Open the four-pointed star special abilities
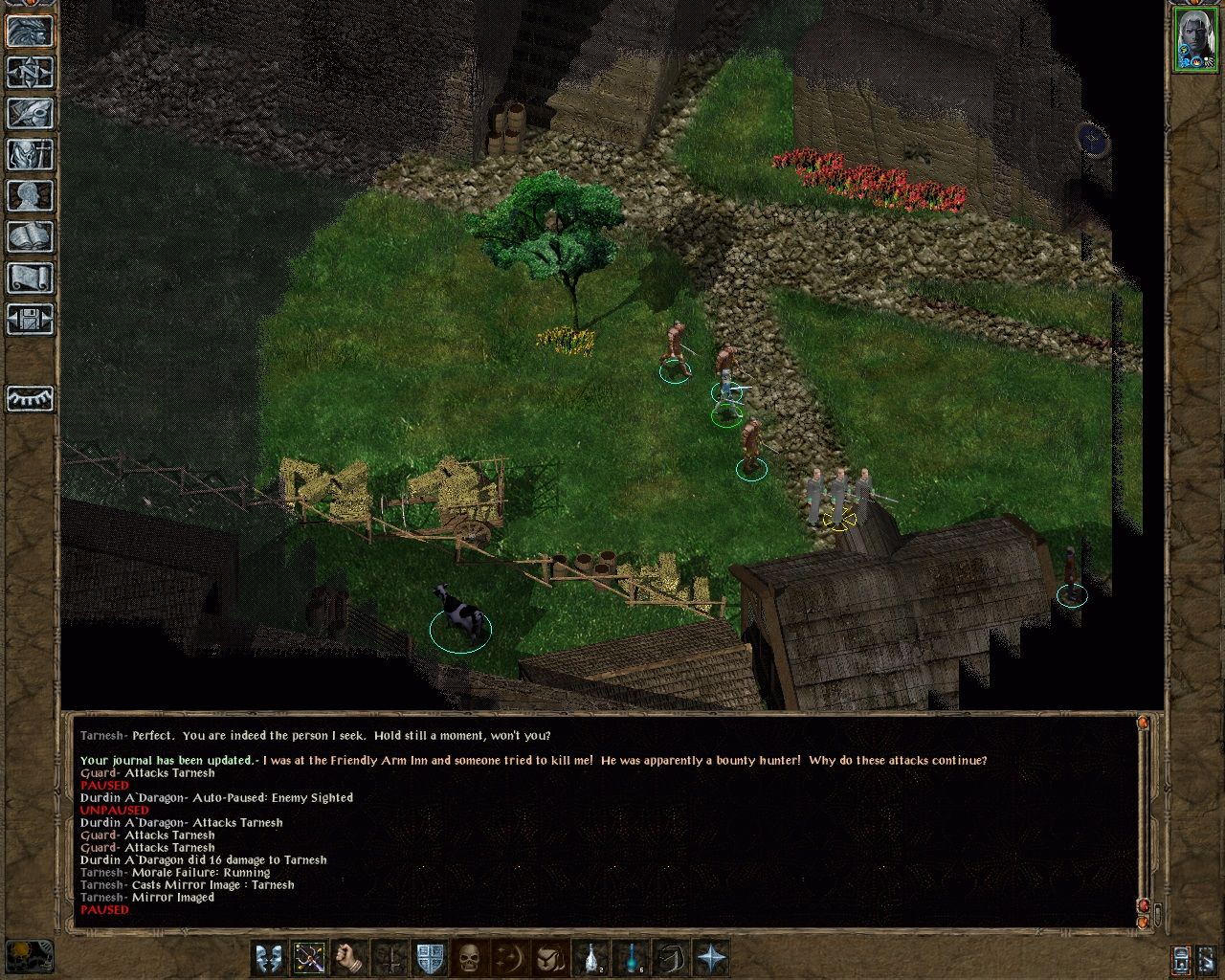Image resolution: width=1225 pixels, height=980 pixels. click(x=712, y=958)
